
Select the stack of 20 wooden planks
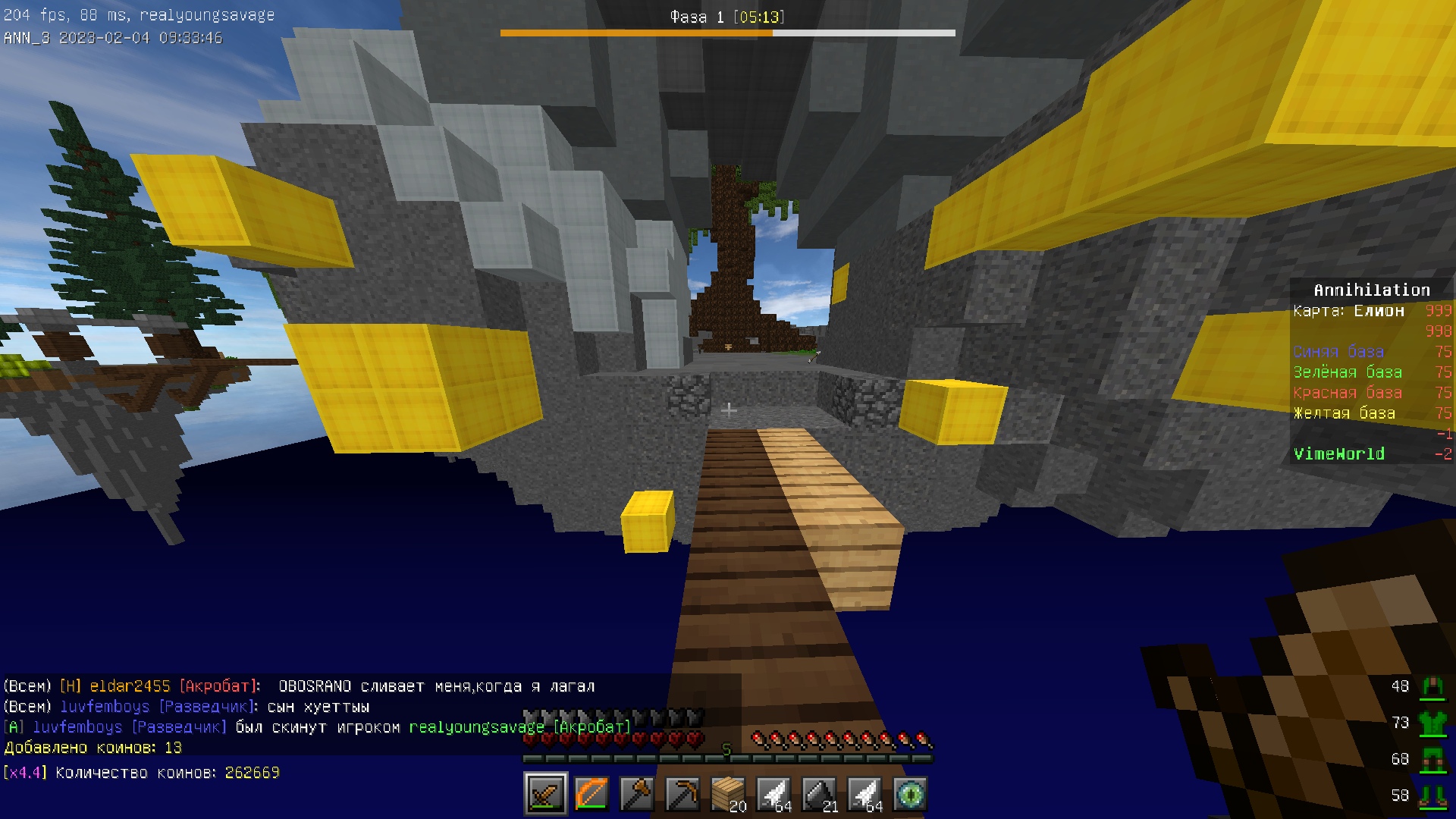click(x=728, y=793)
